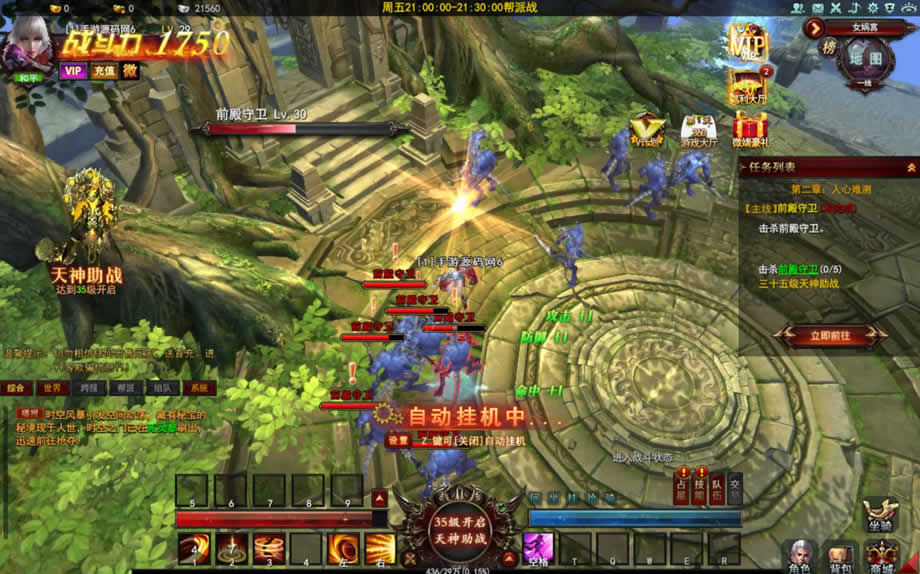Open the 游戏大厅 icon
920x574 pixels.
pos(698,130)
